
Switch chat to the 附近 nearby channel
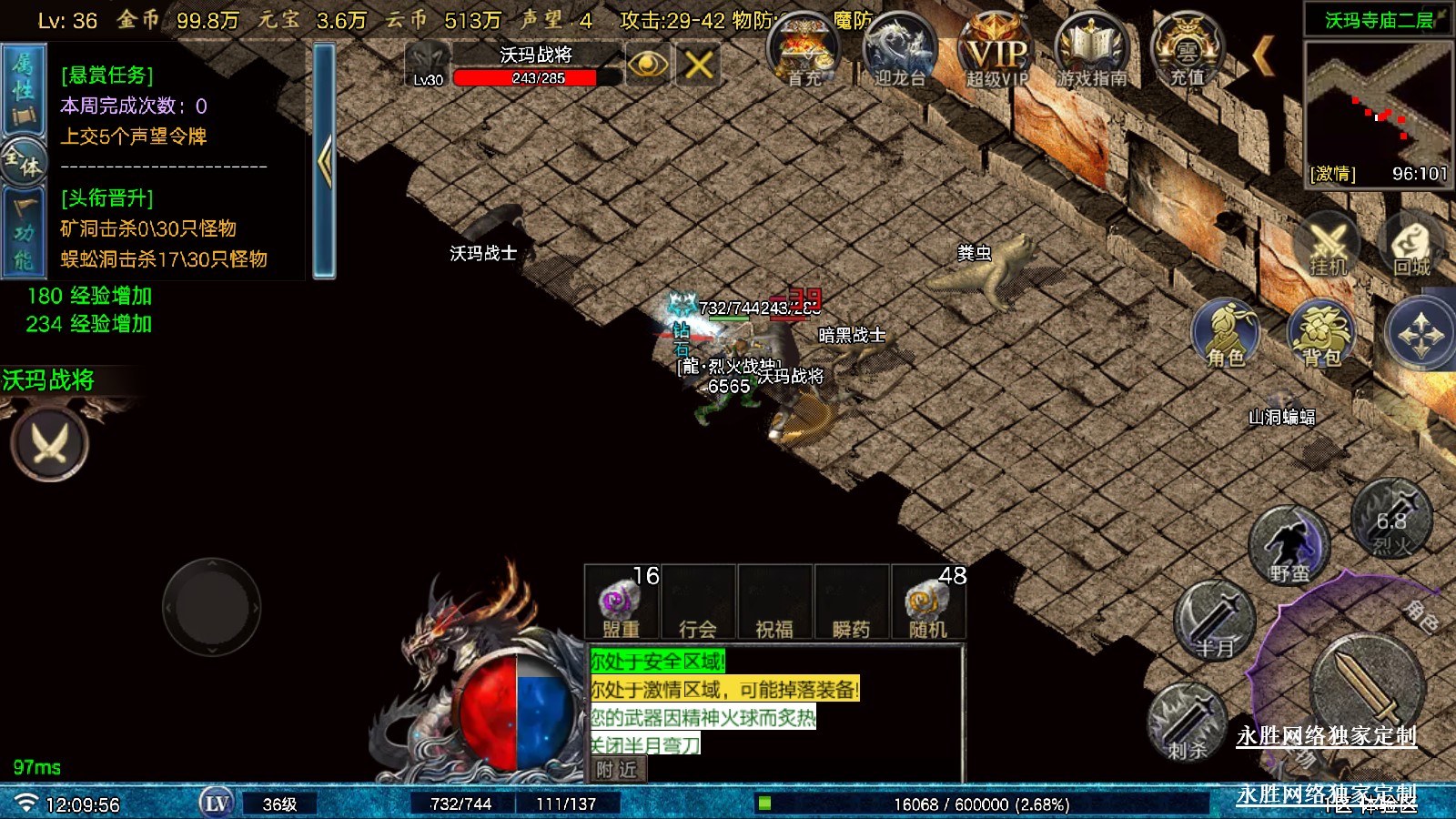point(617,770)
